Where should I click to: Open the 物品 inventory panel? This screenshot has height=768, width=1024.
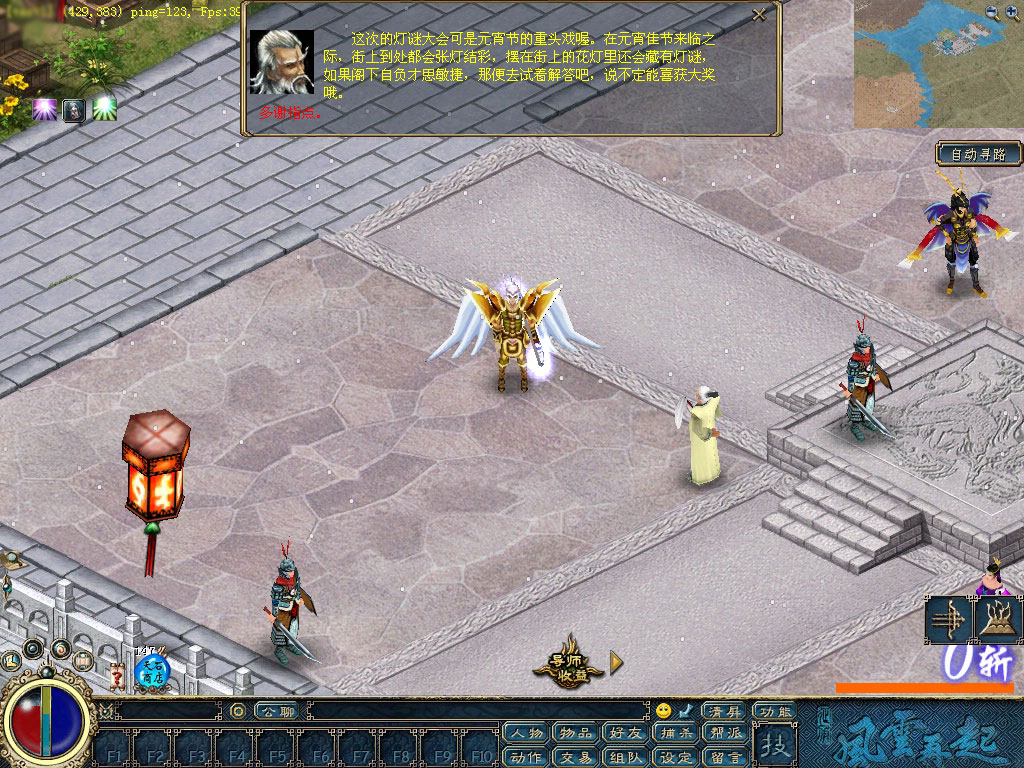[x=576, y=734]
